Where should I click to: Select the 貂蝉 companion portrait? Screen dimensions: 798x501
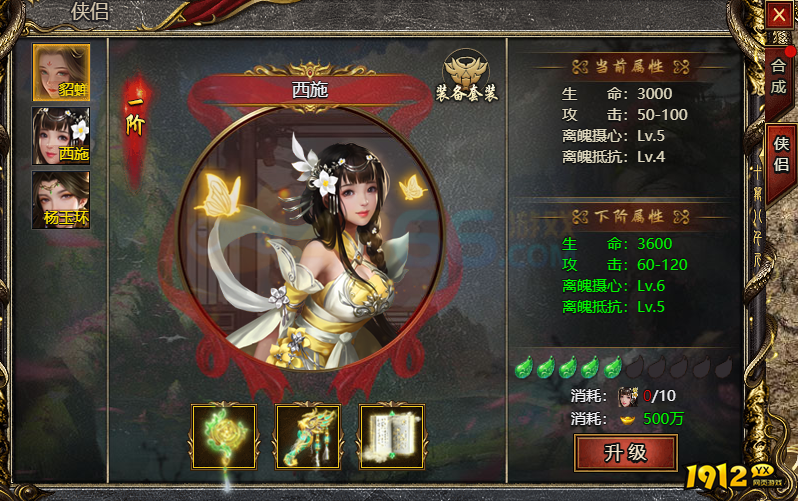(x=61, y=71)
